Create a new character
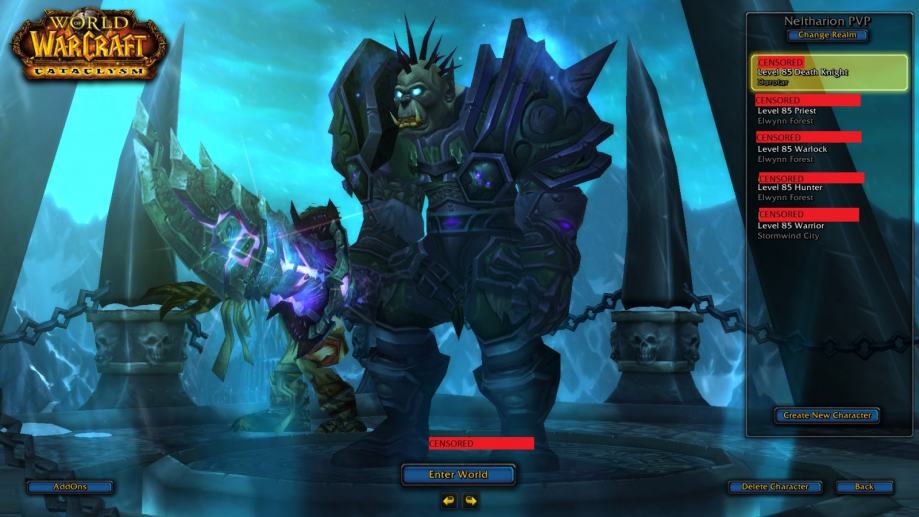This screenshot has width=919, height=517. click(x=826, y=415)
